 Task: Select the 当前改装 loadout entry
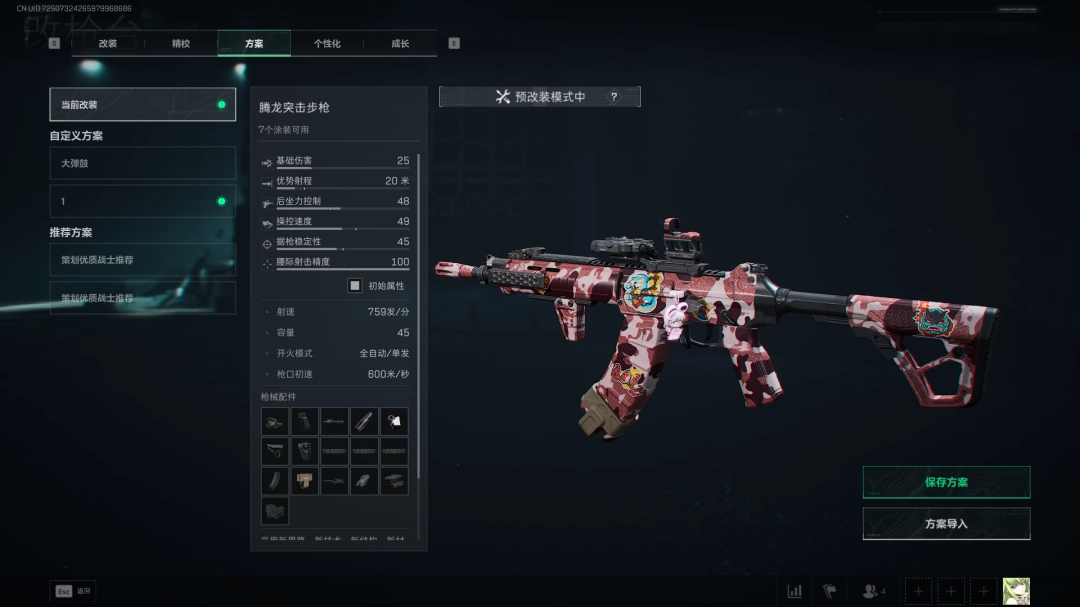pyautogui.click(x=142, y=104)
